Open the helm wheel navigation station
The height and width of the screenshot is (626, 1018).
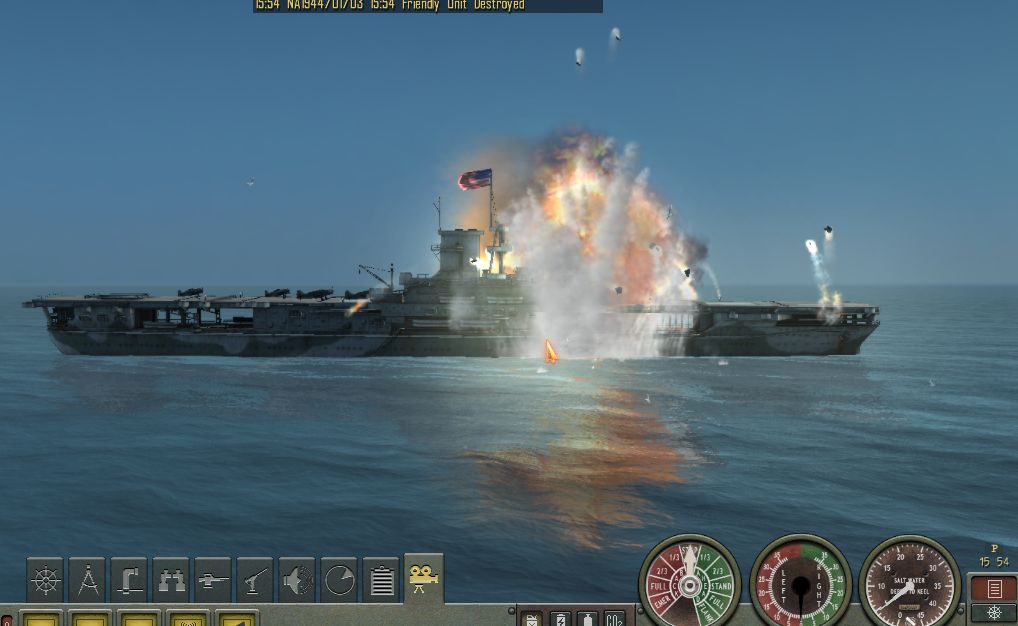(x=45, y=580)
